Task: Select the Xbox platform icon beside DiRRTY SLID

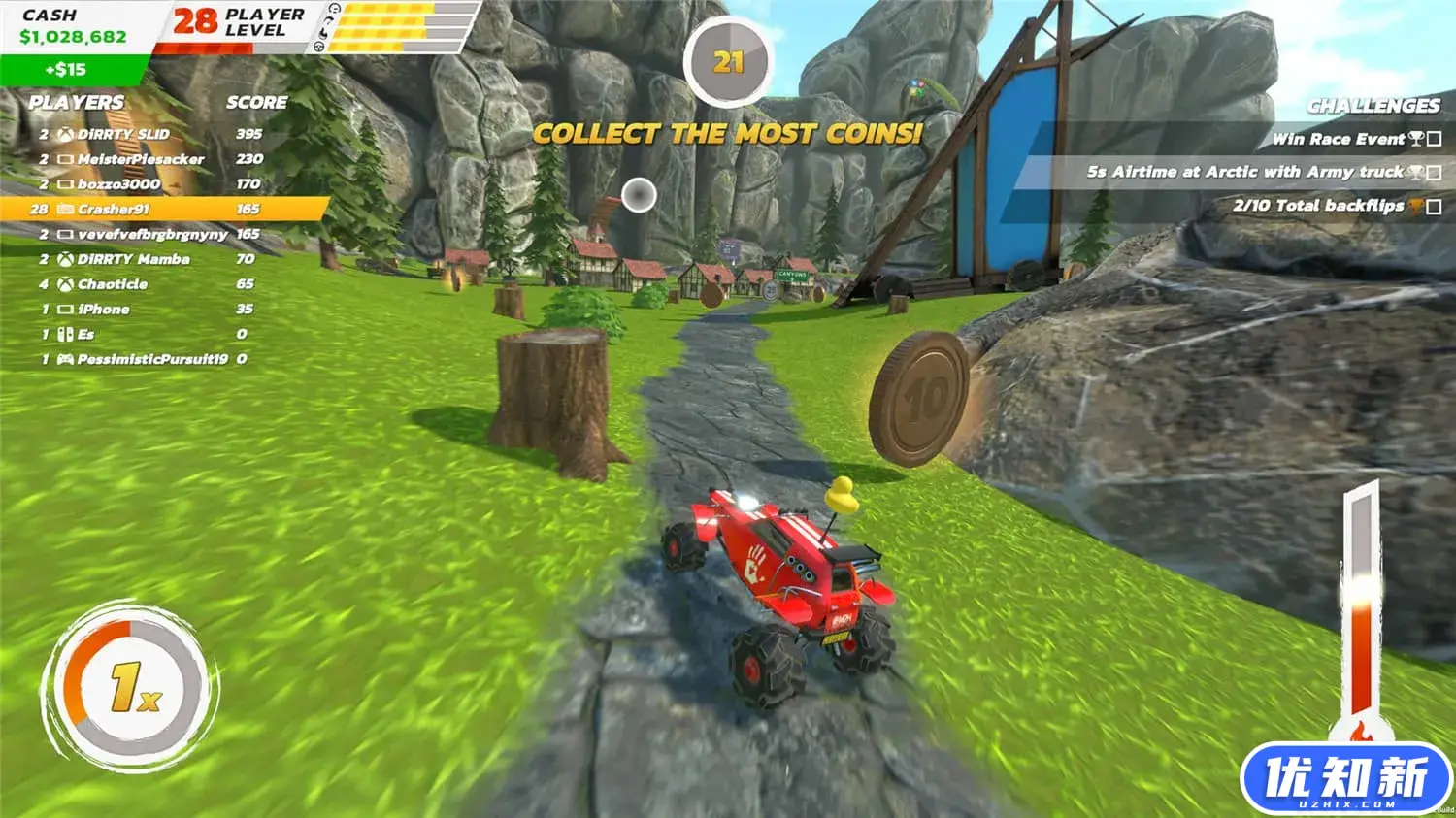Action: pyautogui.click(x=65, y=135)
